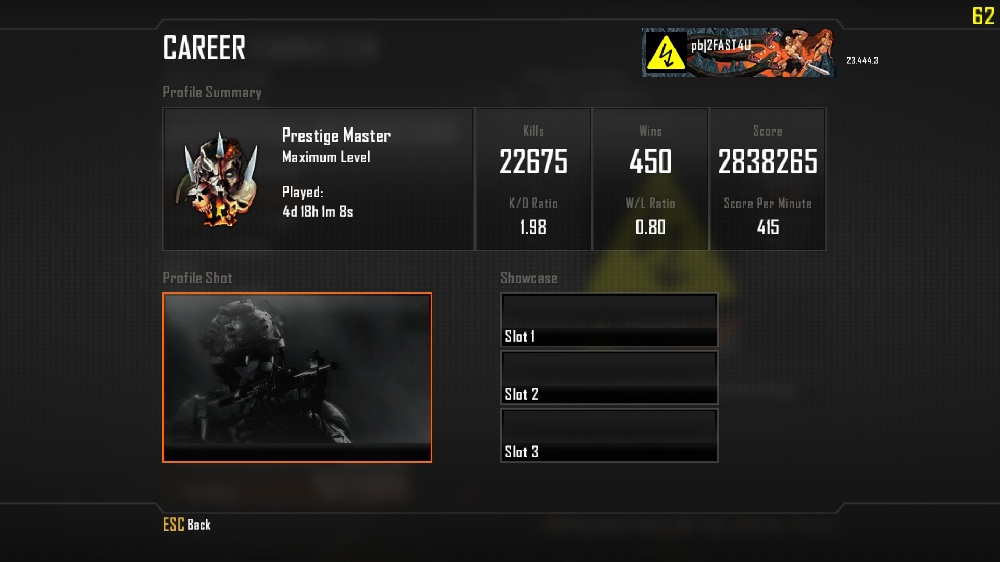
Task: Select the Profile Shot thumbnail
Action: (297, 377)
